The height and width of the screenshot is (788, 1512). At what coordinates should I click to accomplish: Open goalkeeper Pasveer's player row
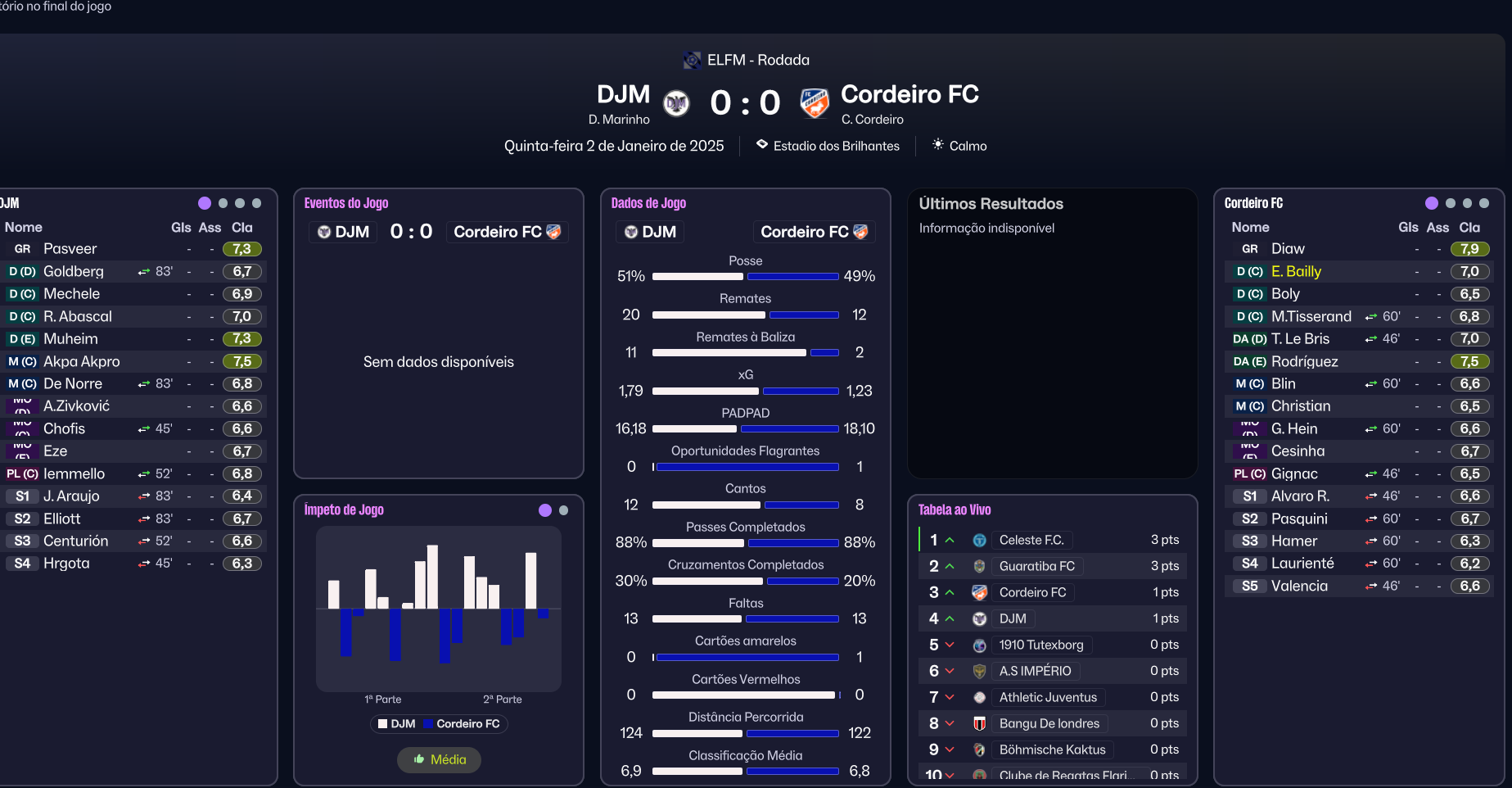[x=70, y=249]
